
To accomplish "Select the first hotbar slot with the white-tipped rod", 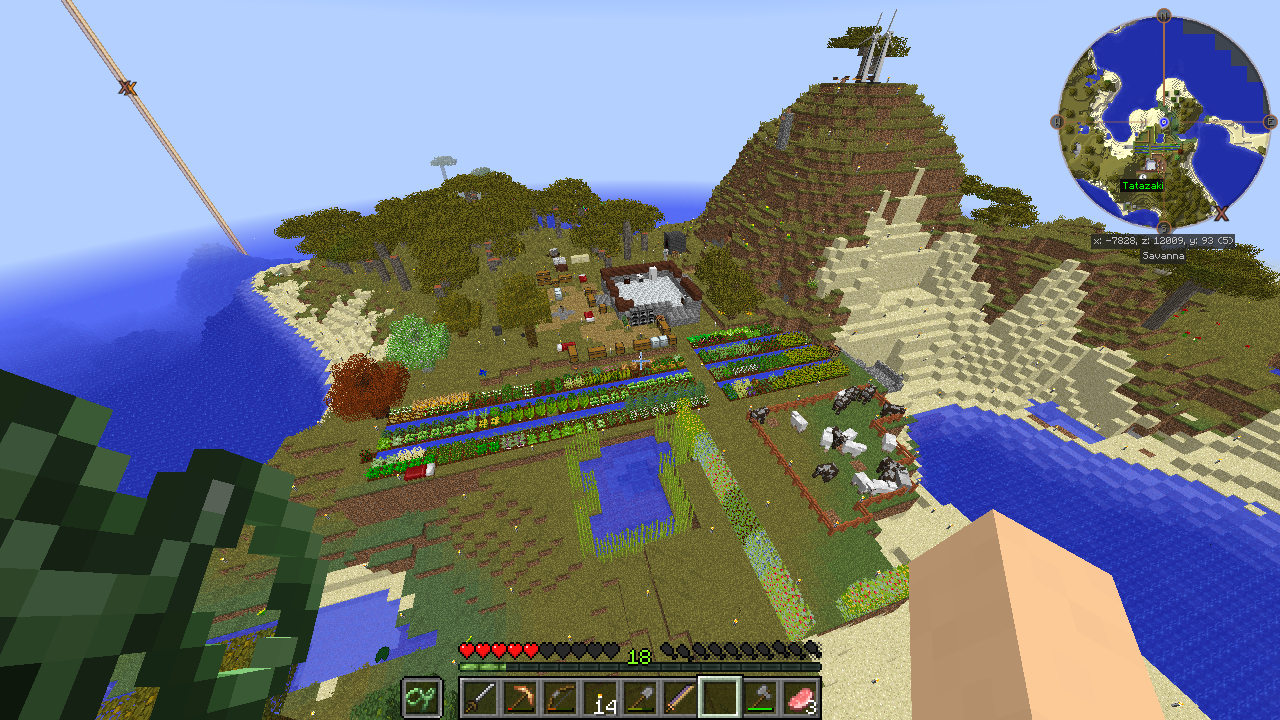I will [479, 697].
